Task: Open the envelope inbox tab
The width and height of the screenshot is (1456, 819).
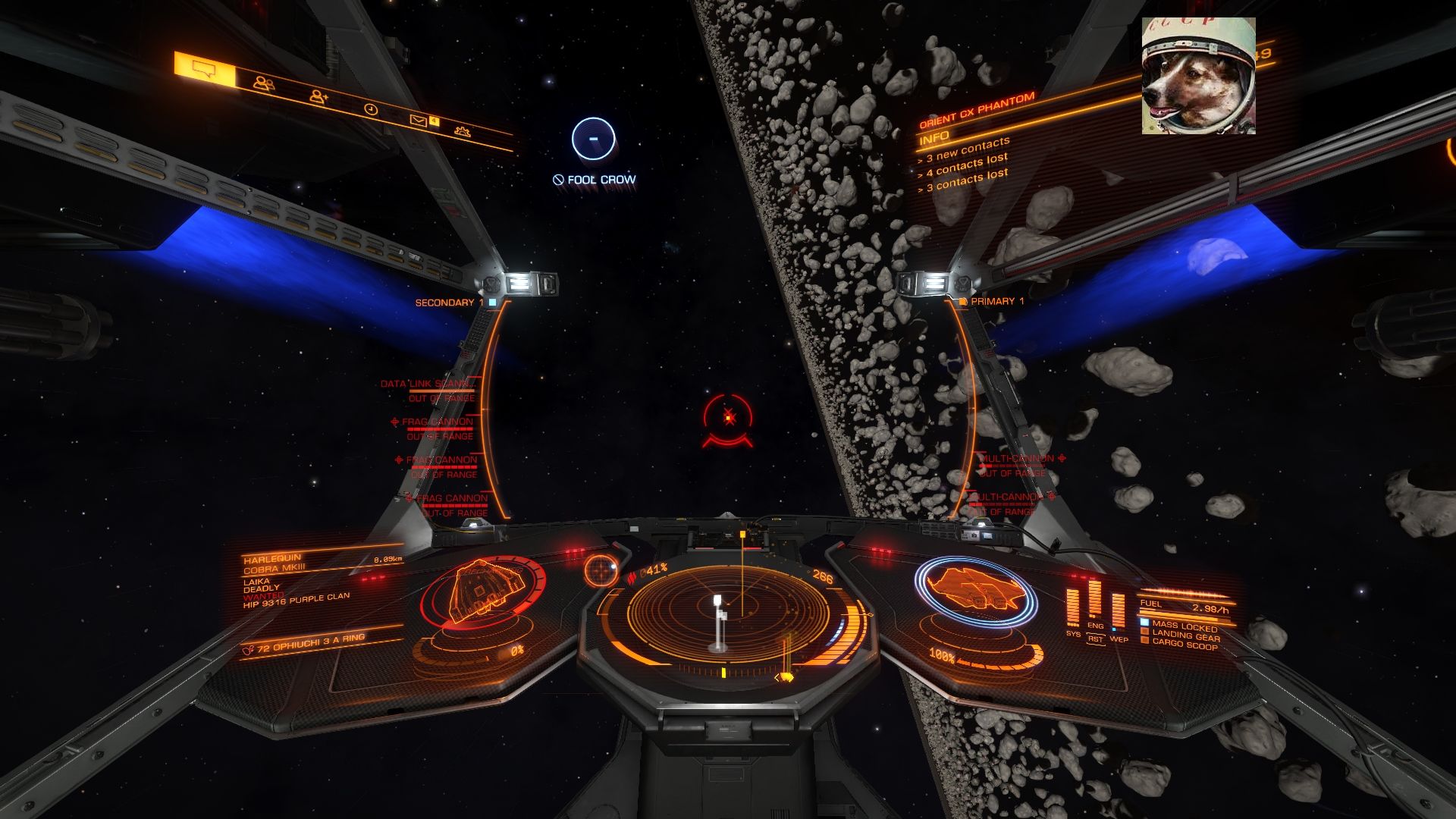Action: click(x=418, y=119)
